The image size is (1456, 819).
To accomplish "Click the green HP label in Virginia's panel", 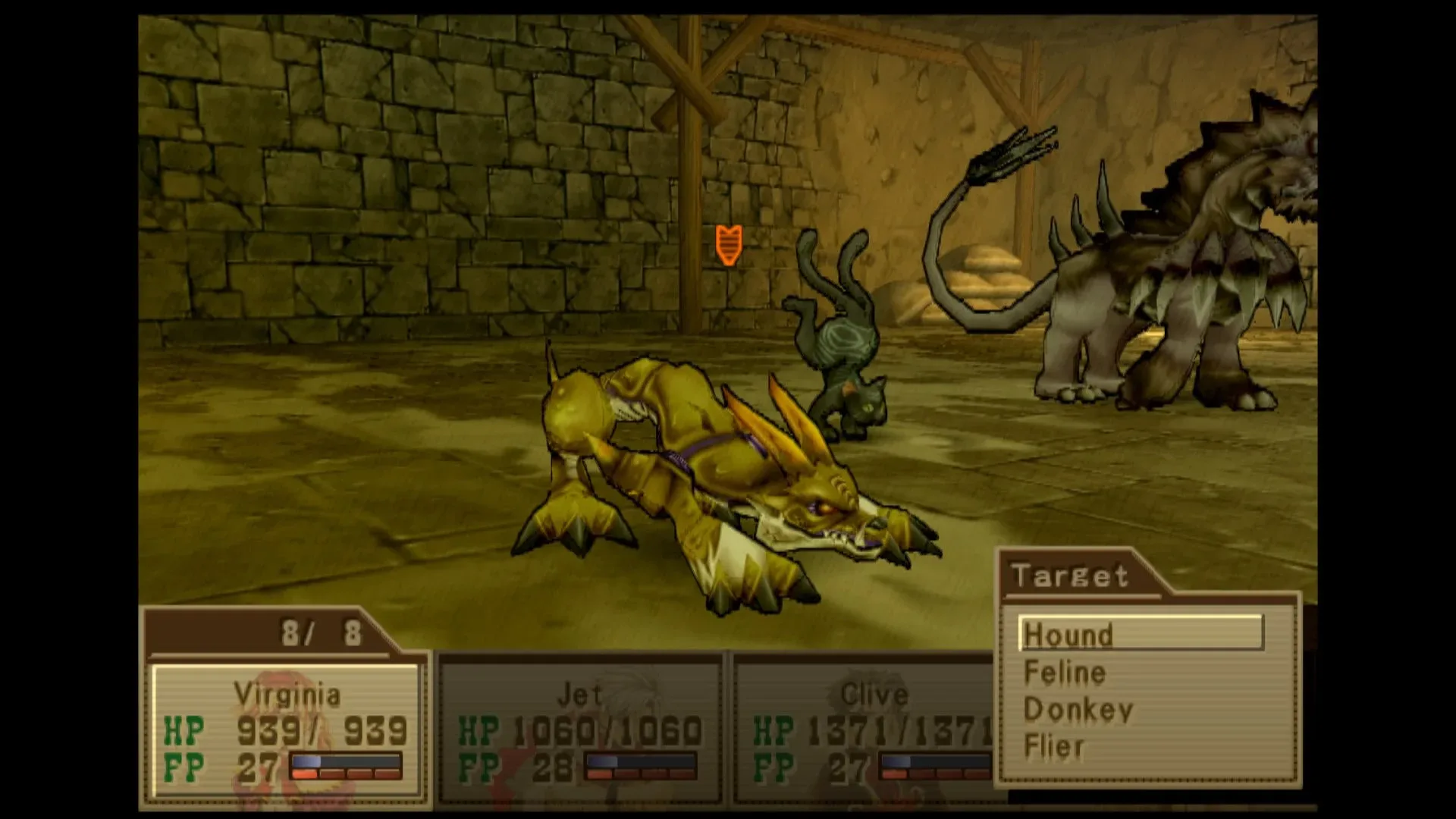I will tap(182, 730).
